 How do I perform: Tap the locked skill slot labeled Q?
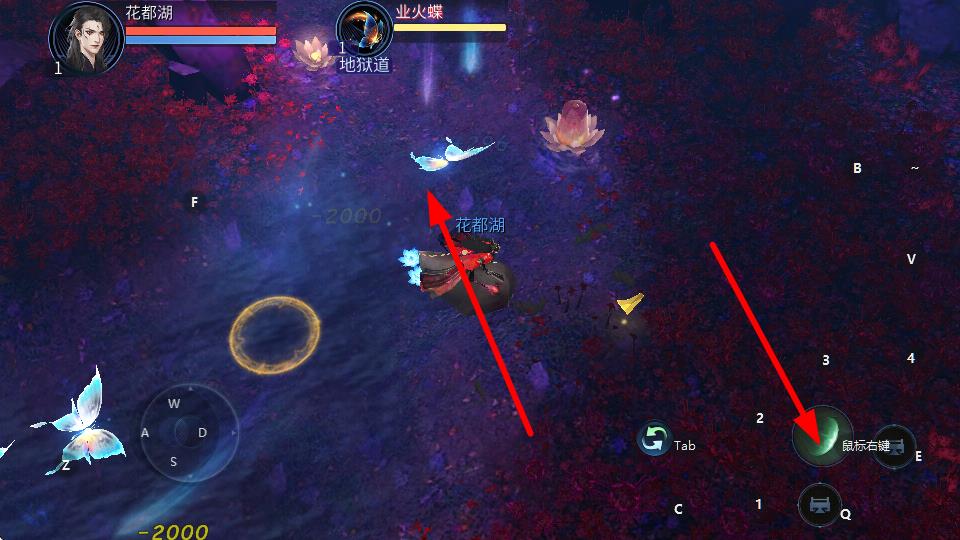(820, 503)
